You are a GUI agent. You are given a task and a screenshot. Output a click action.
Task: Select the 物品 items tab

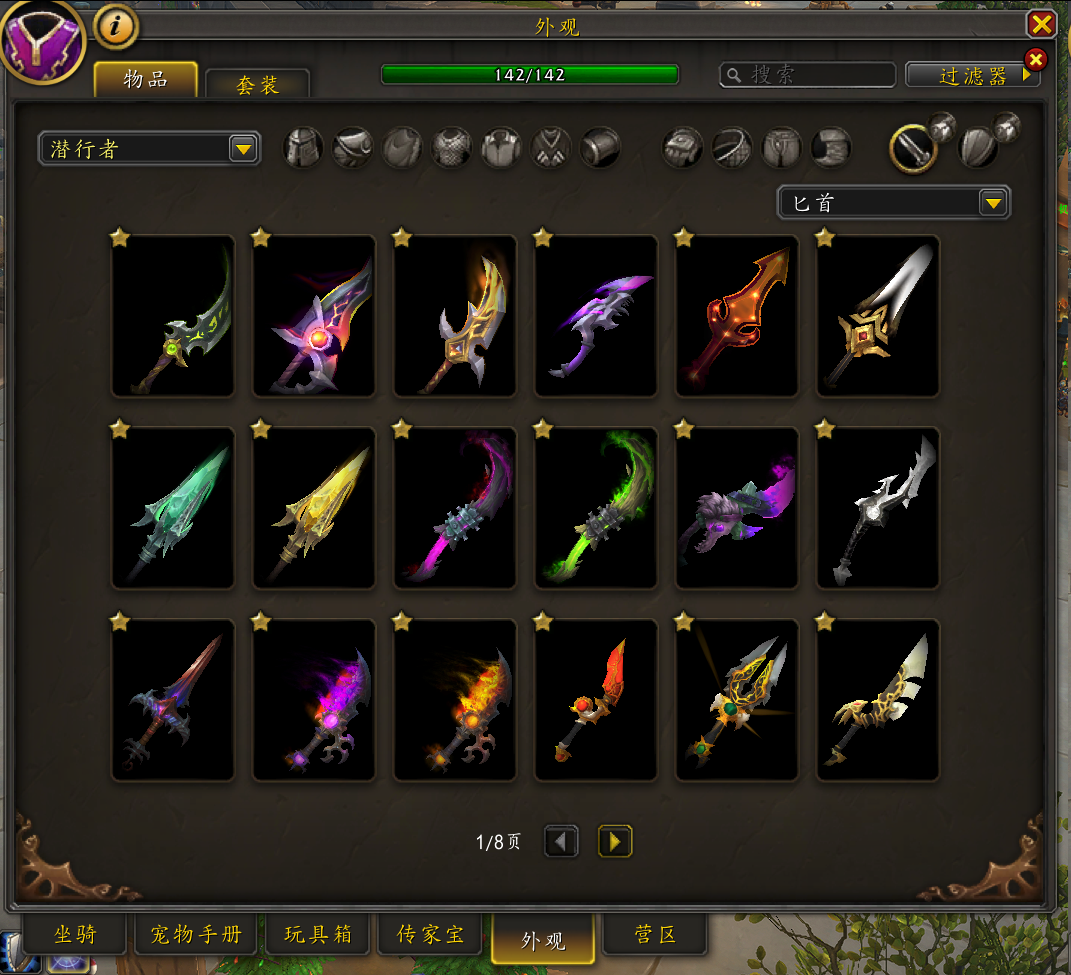(x=146, y=80)
